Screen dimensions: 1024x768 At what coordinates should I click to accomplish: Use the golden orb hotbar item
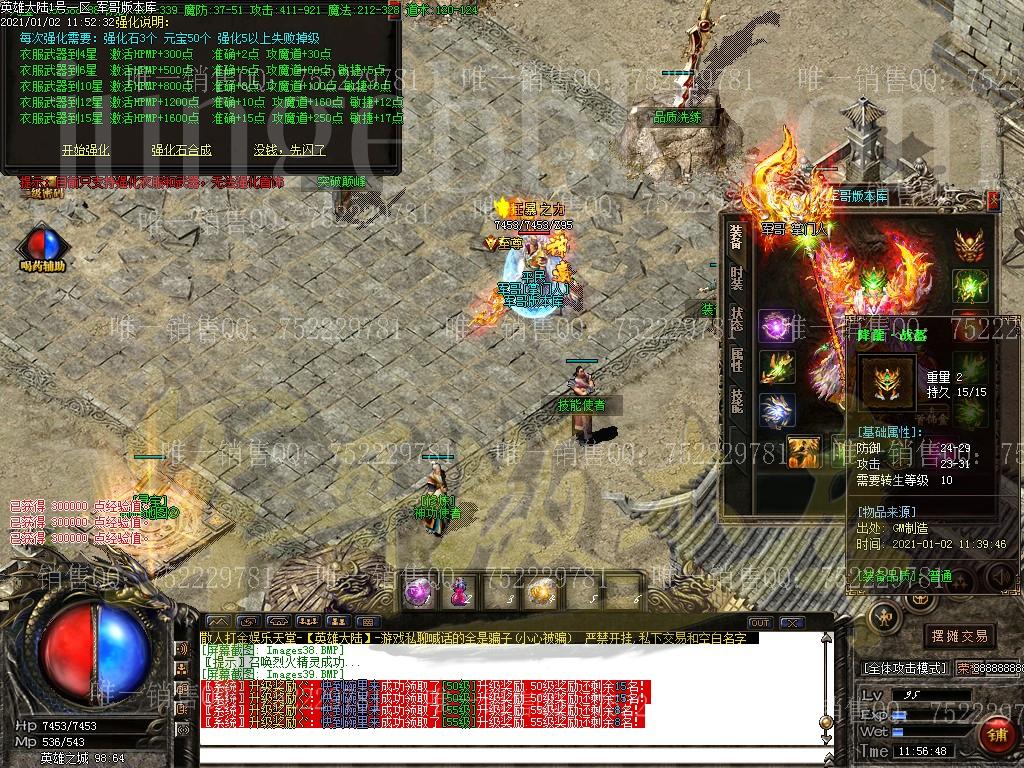(541, 592)
